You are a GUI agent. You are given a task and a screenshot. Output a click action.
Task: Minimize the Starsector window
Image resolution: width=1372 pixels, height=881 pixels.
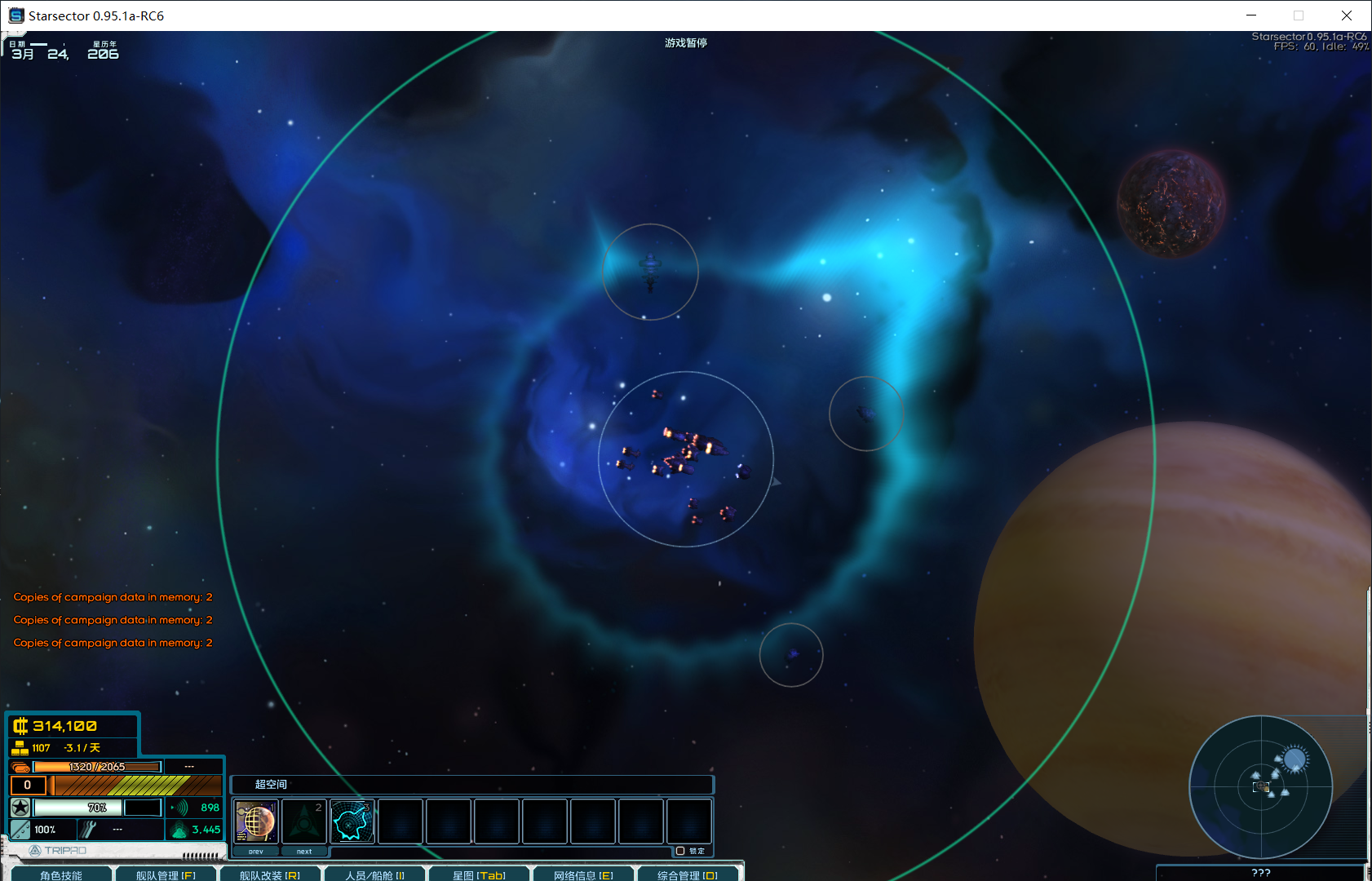(1251, 15)
